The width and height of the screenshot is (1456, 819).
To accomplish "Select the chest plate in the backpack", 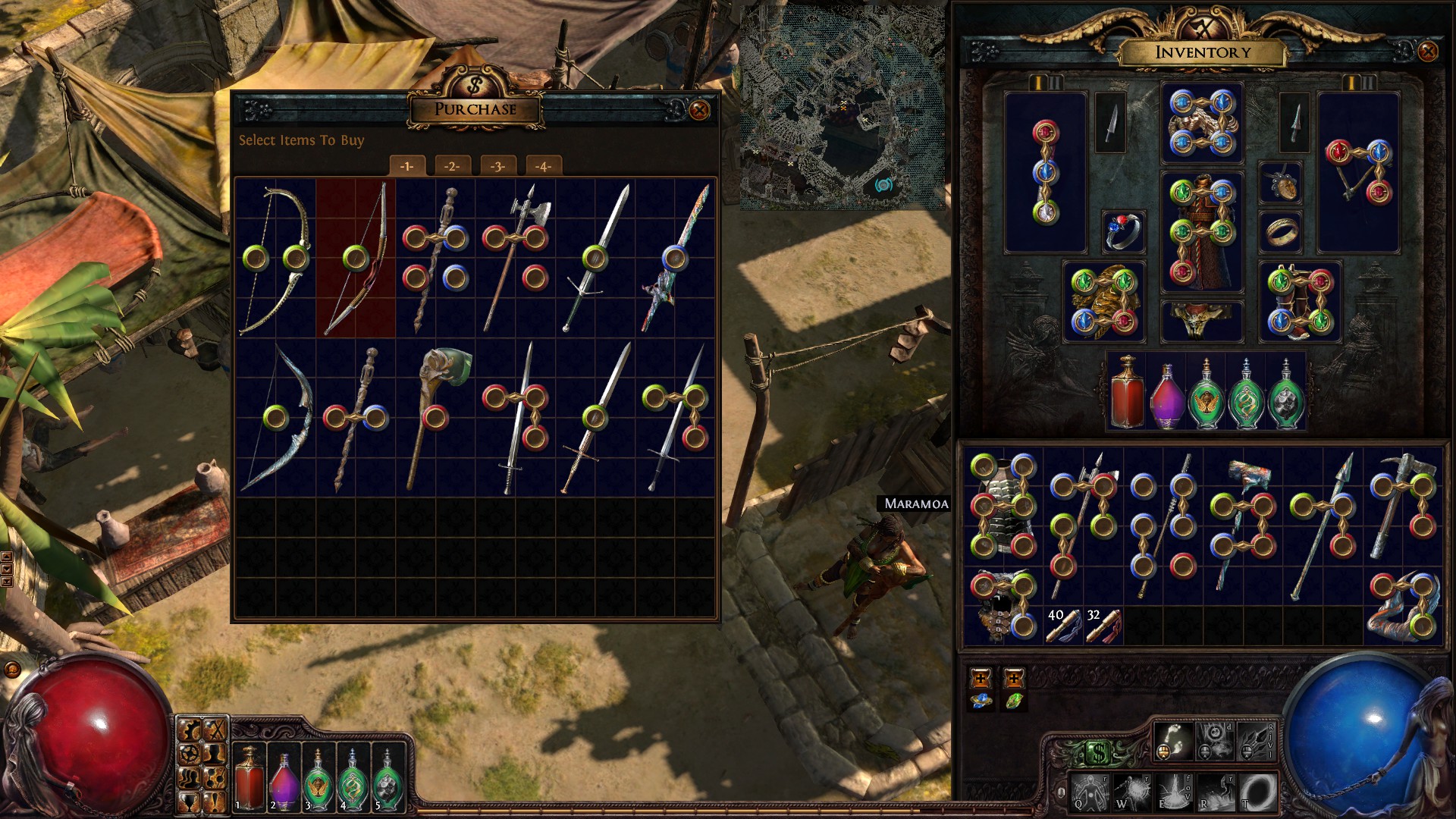I will click(x=1003, y=504).
